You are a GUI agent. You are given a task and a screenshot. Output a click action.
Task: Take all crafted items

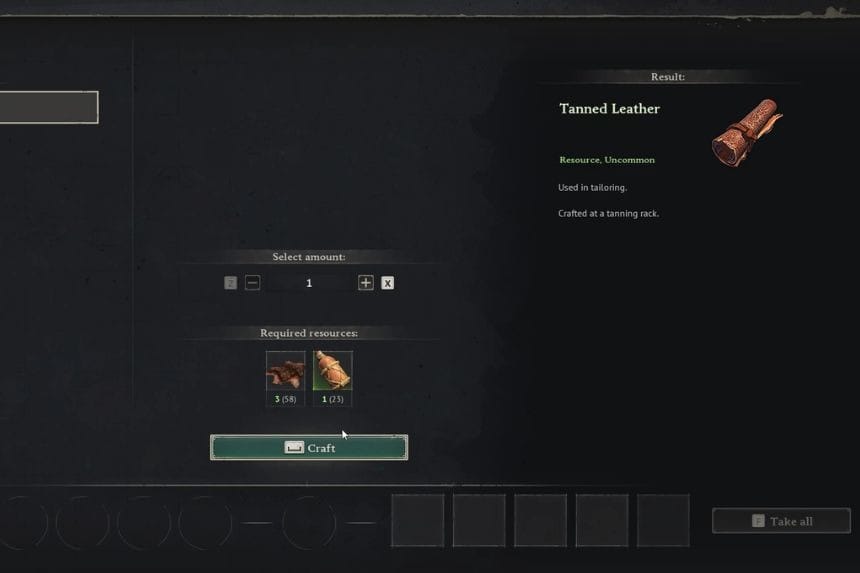781,521
